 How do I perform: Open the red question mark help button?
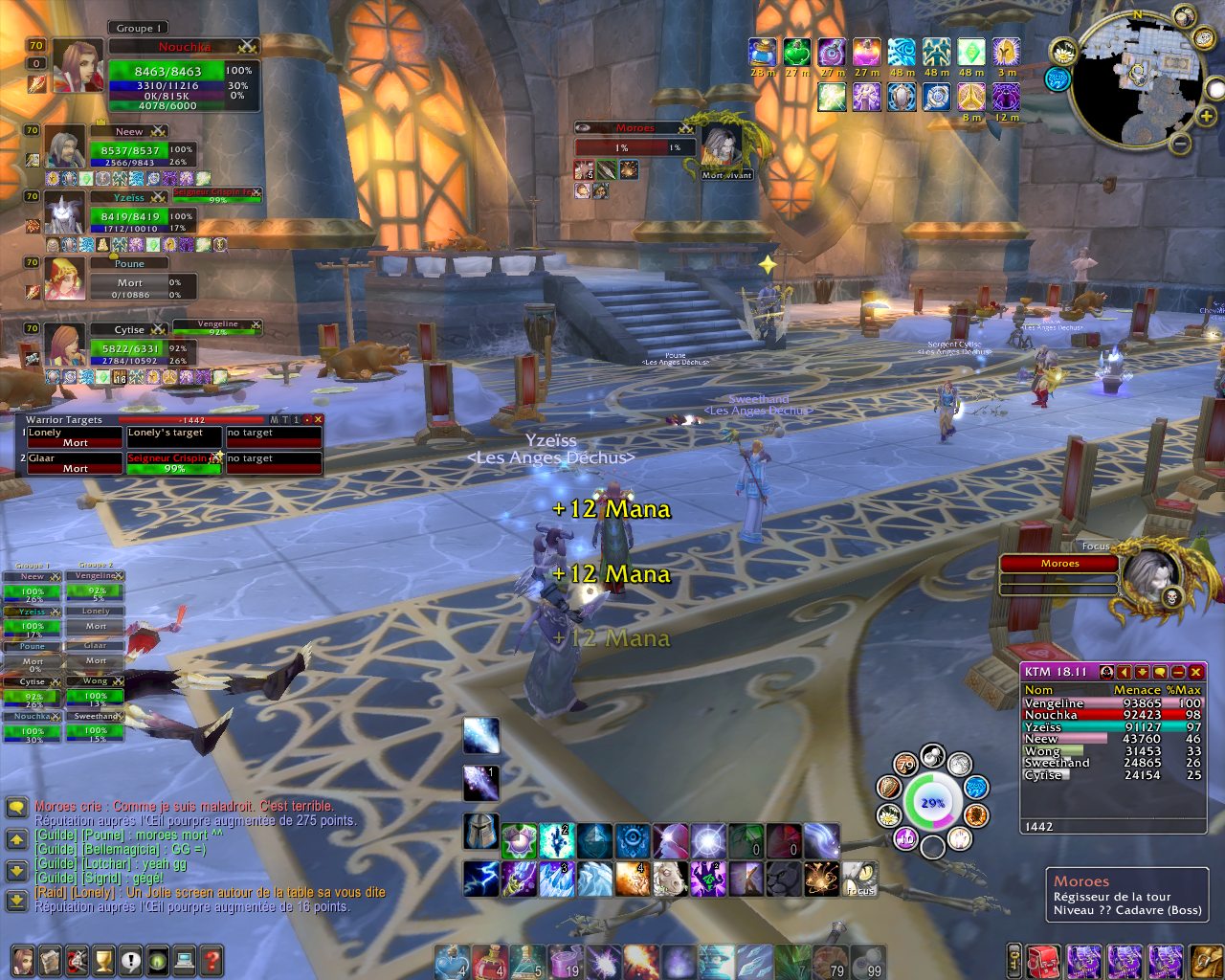pos(211,960)
